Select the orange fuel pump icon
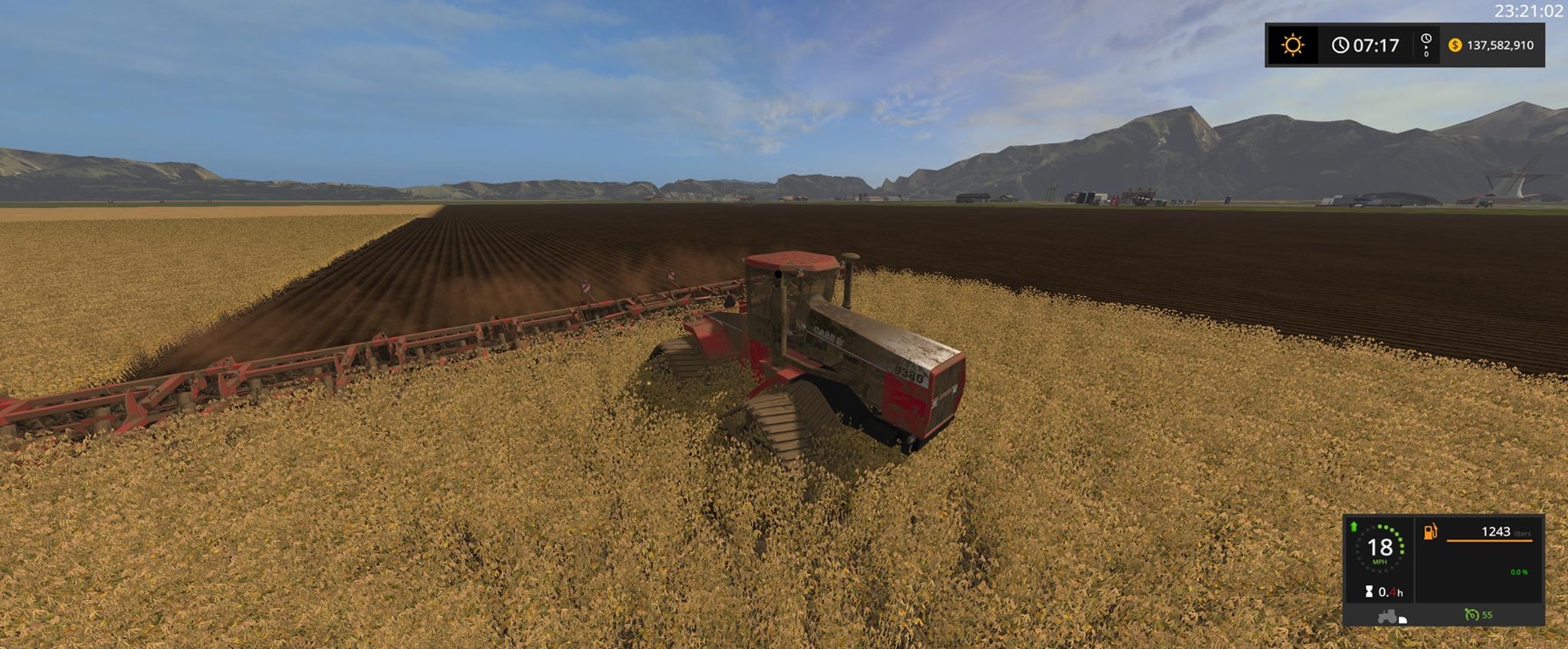This screenshot has height=649, width=1568. (1430, 532)
